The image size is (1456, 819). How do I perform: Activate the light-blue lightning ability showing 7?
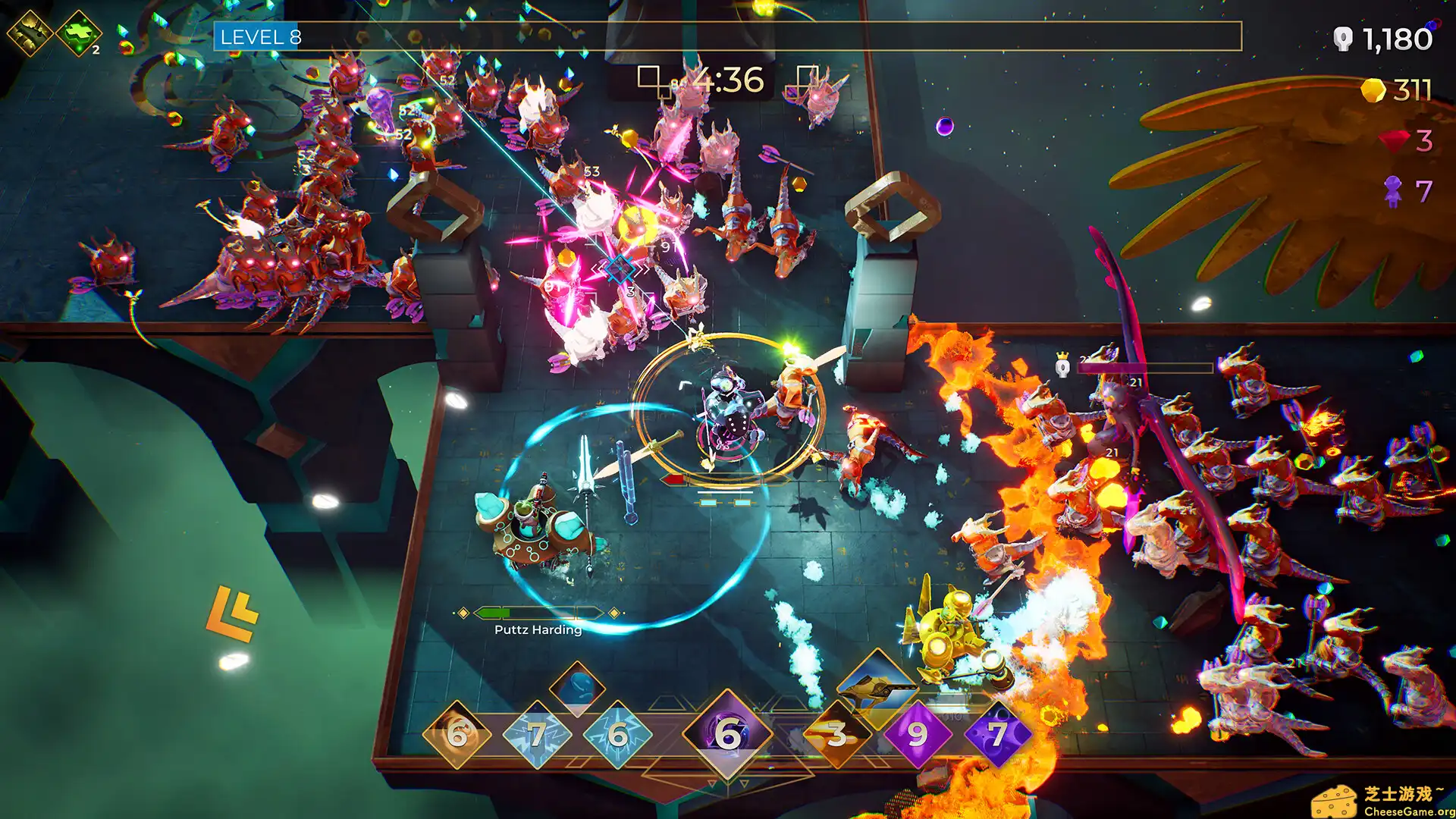click(538, 734)
